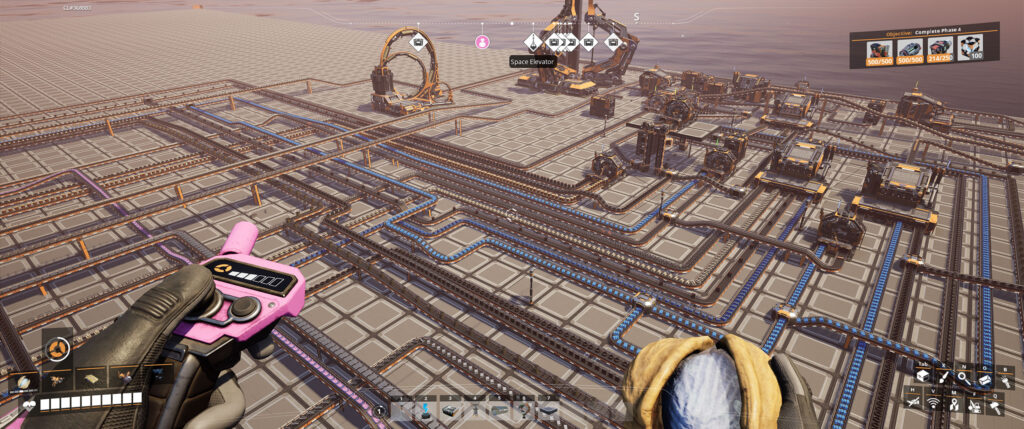This screenshot has width=1024, height=429.
Task: Open the envelope inbox icon
Action: (x=983, y=380)
